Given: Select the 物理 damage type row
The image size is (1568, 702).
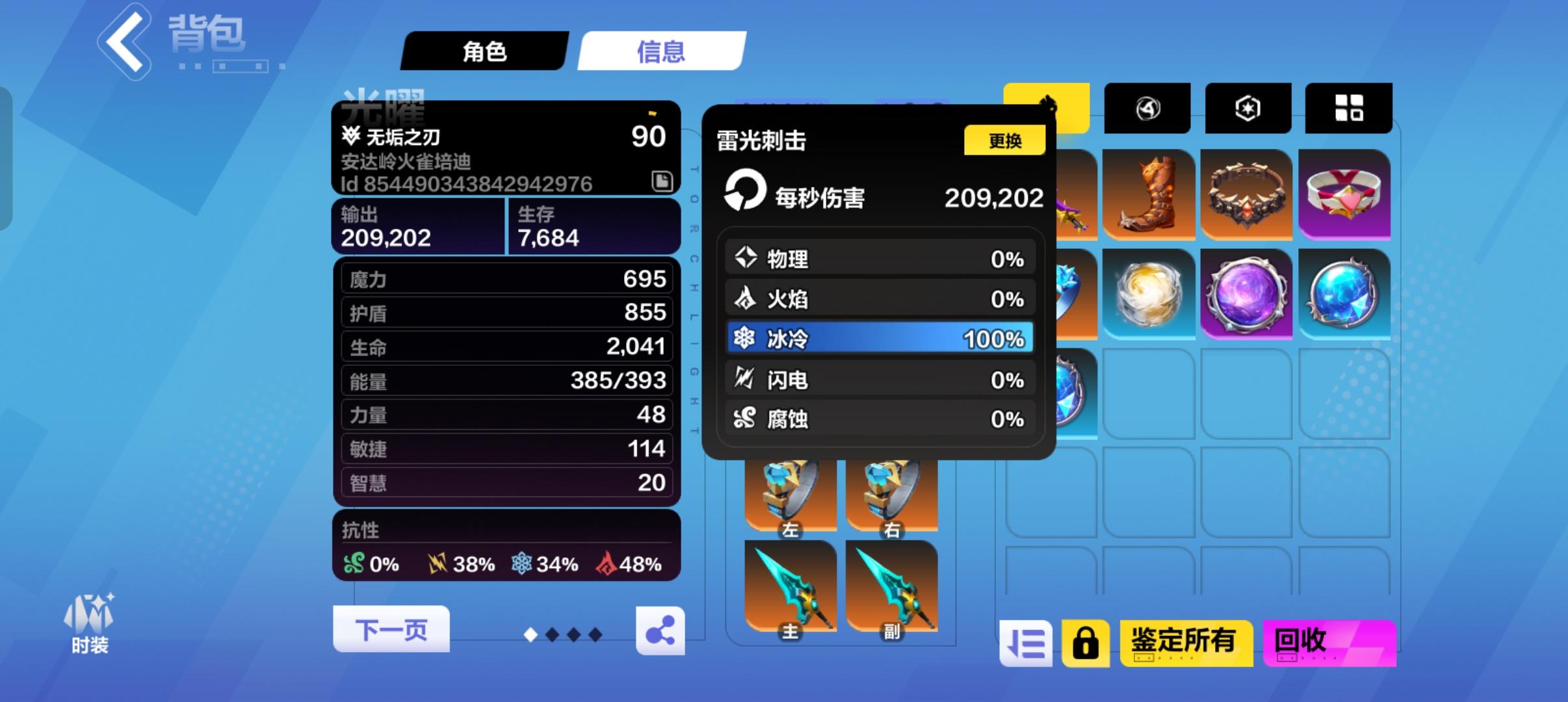Looking at the screenshot, I should [879, 258].
